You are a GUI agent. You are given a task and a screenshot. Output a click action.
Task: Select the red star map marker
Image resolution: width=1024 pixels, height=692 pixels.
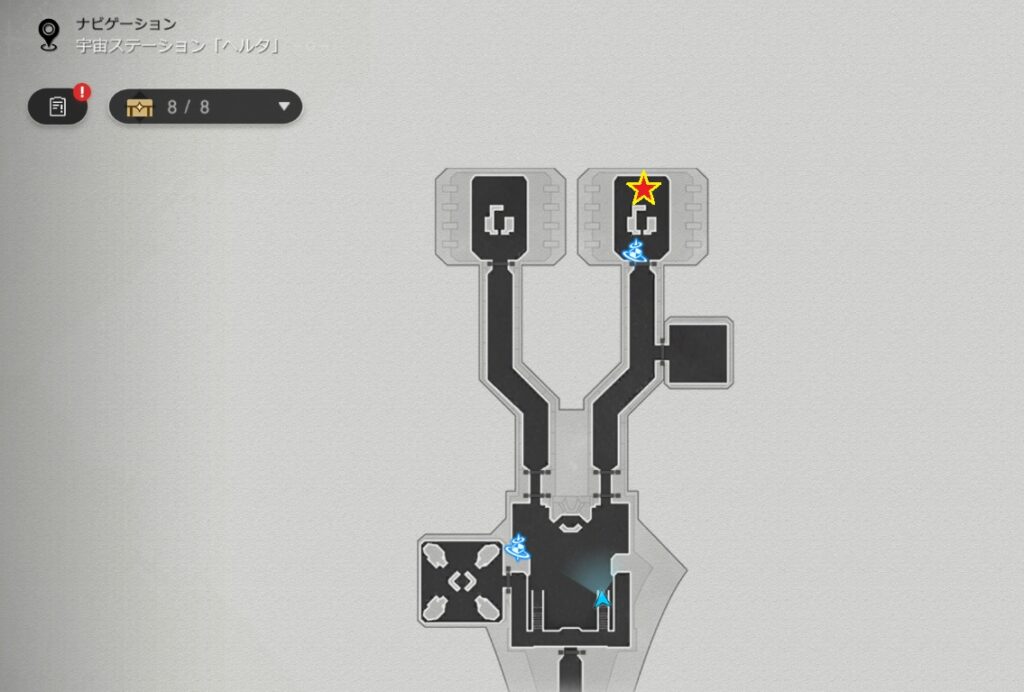pyautogui.click(x=643, y=188)
